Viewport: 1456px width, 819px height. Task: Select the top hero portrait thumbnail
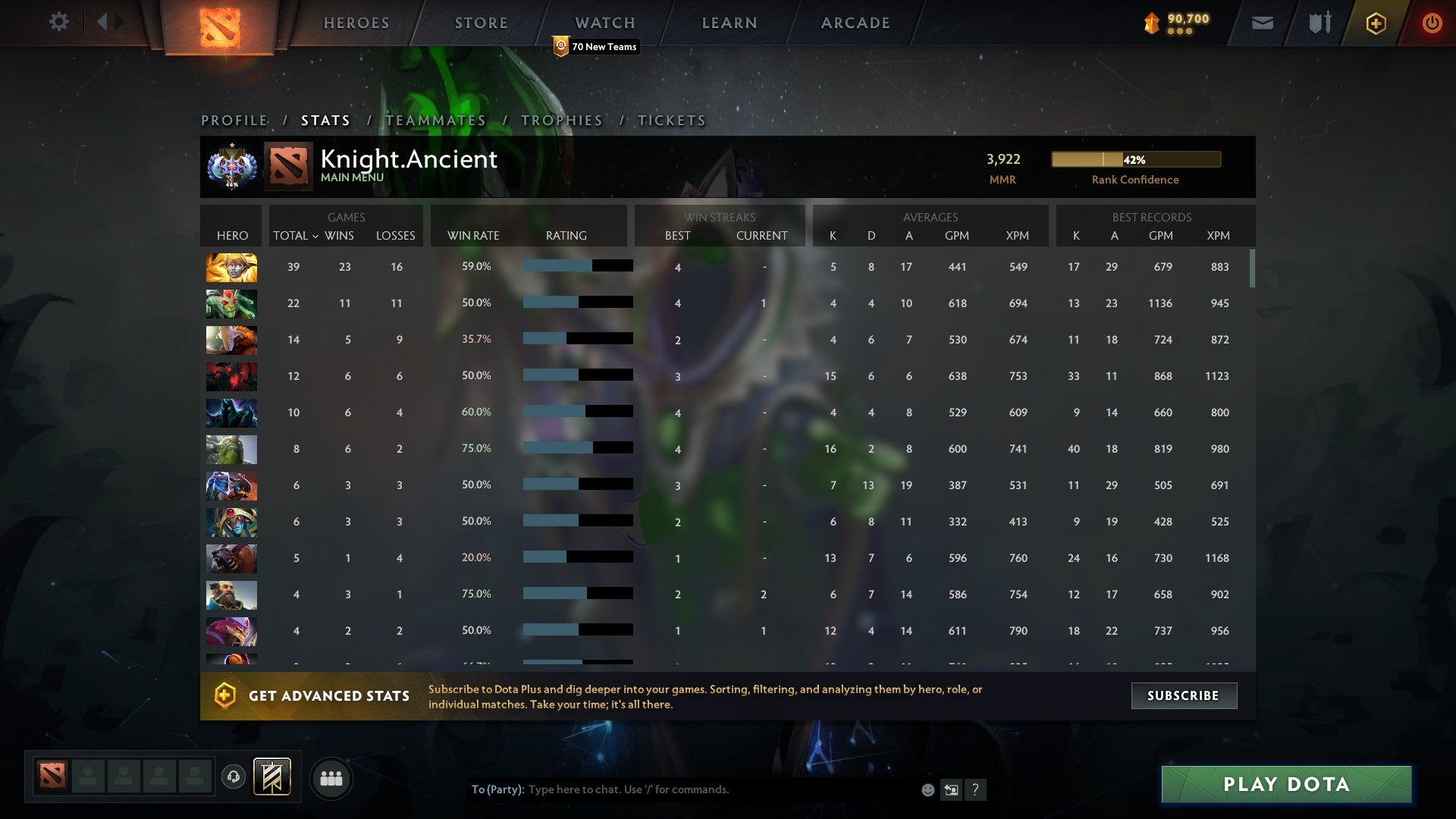click(231, 267)
